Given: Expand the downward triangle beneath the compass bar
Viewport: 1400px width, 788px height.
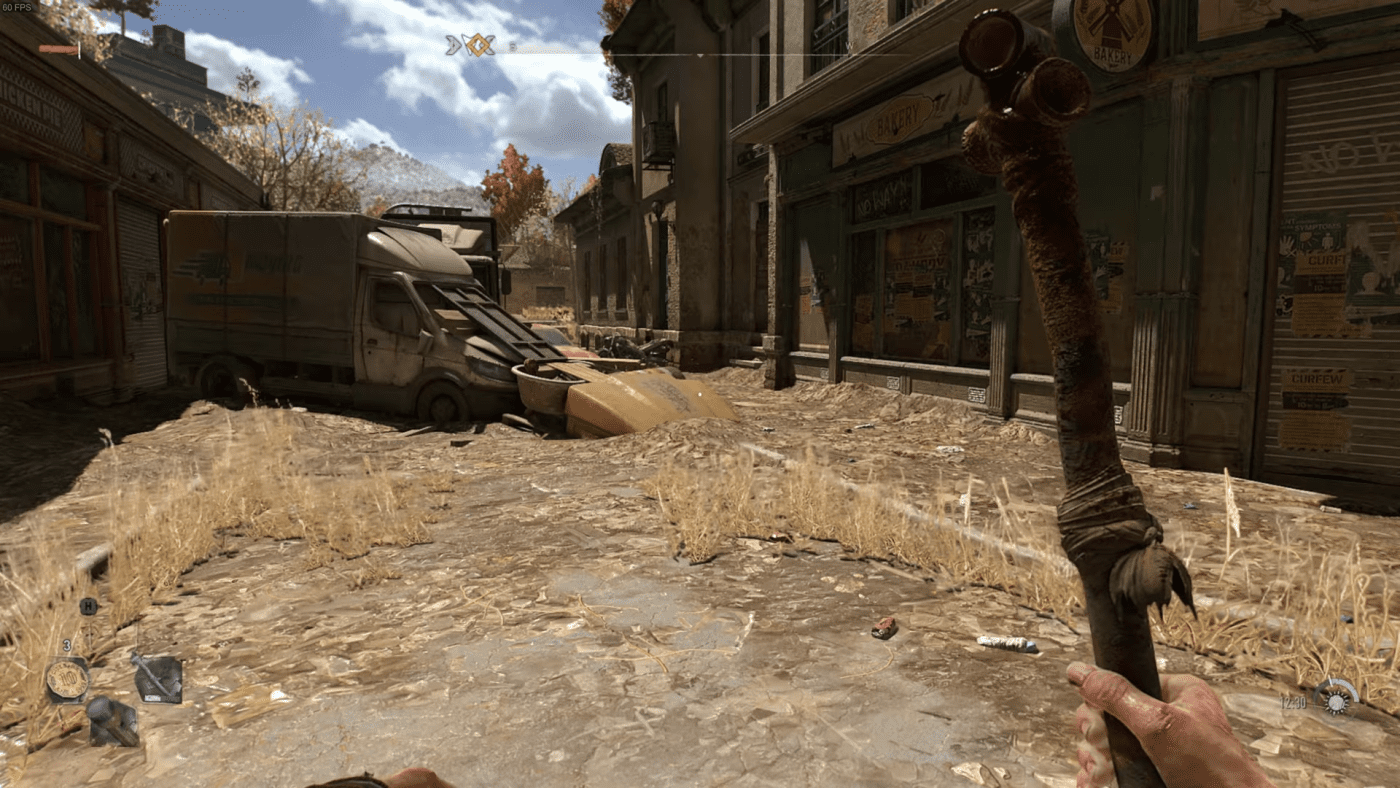Looking at the screenshot, I should click(700, 55).
